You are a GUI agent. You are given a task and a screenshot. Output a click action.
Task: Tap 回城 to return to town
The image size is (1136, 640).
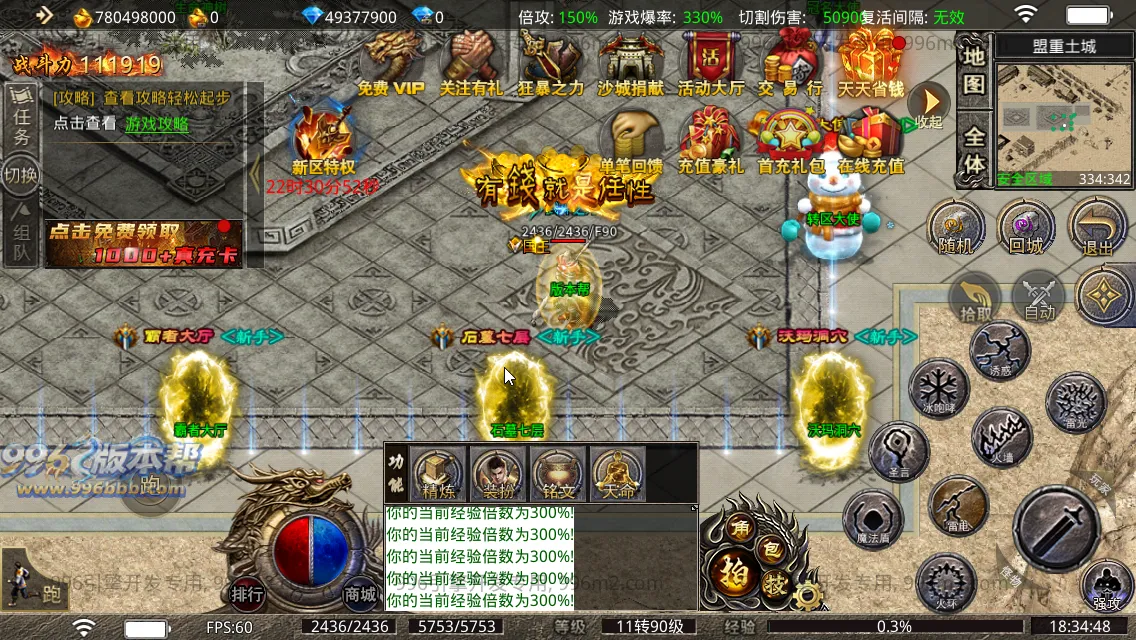1026,227
